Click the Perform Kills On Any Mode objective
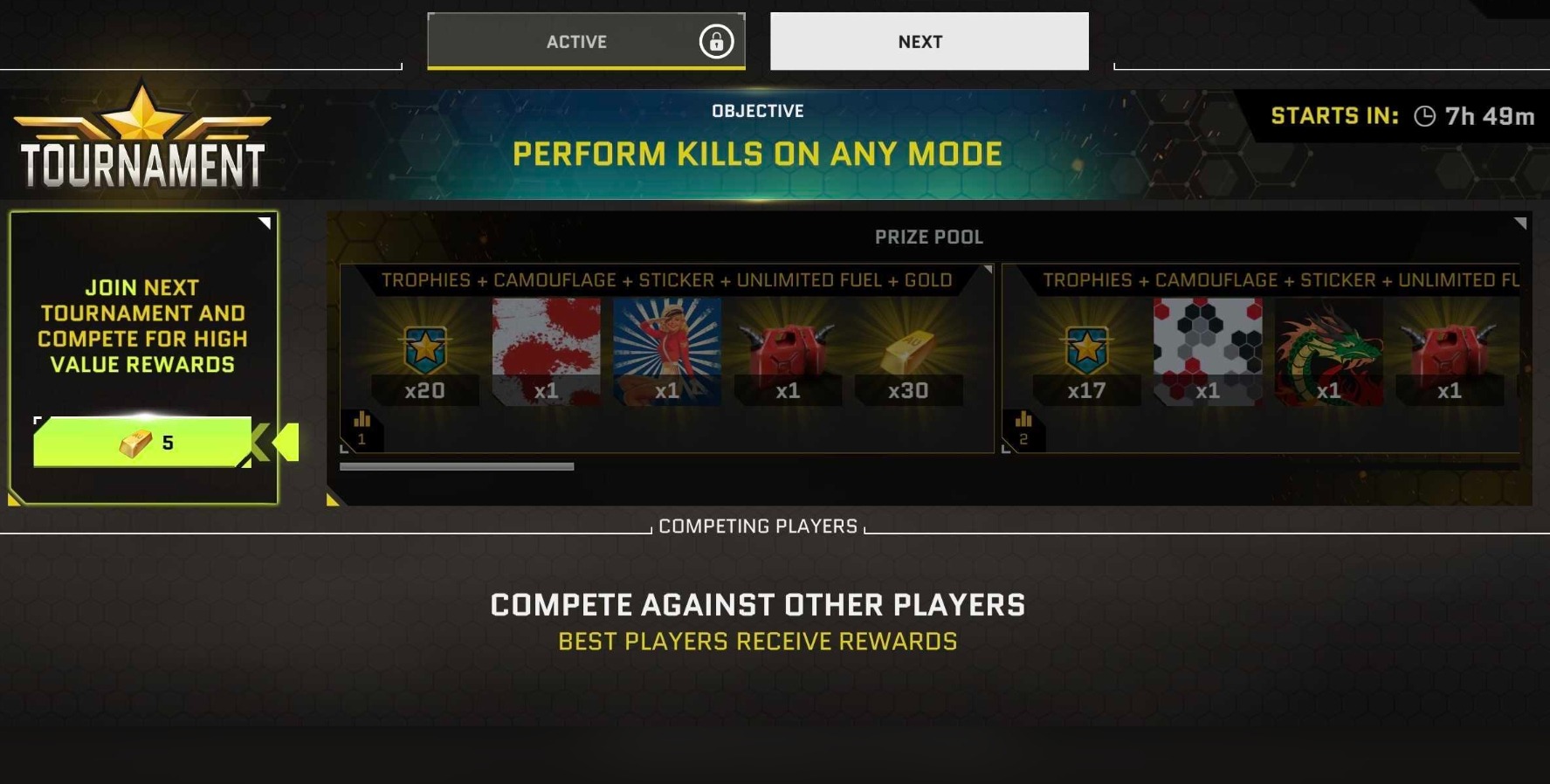1550x784 pixels. click(x=758, y=153)
